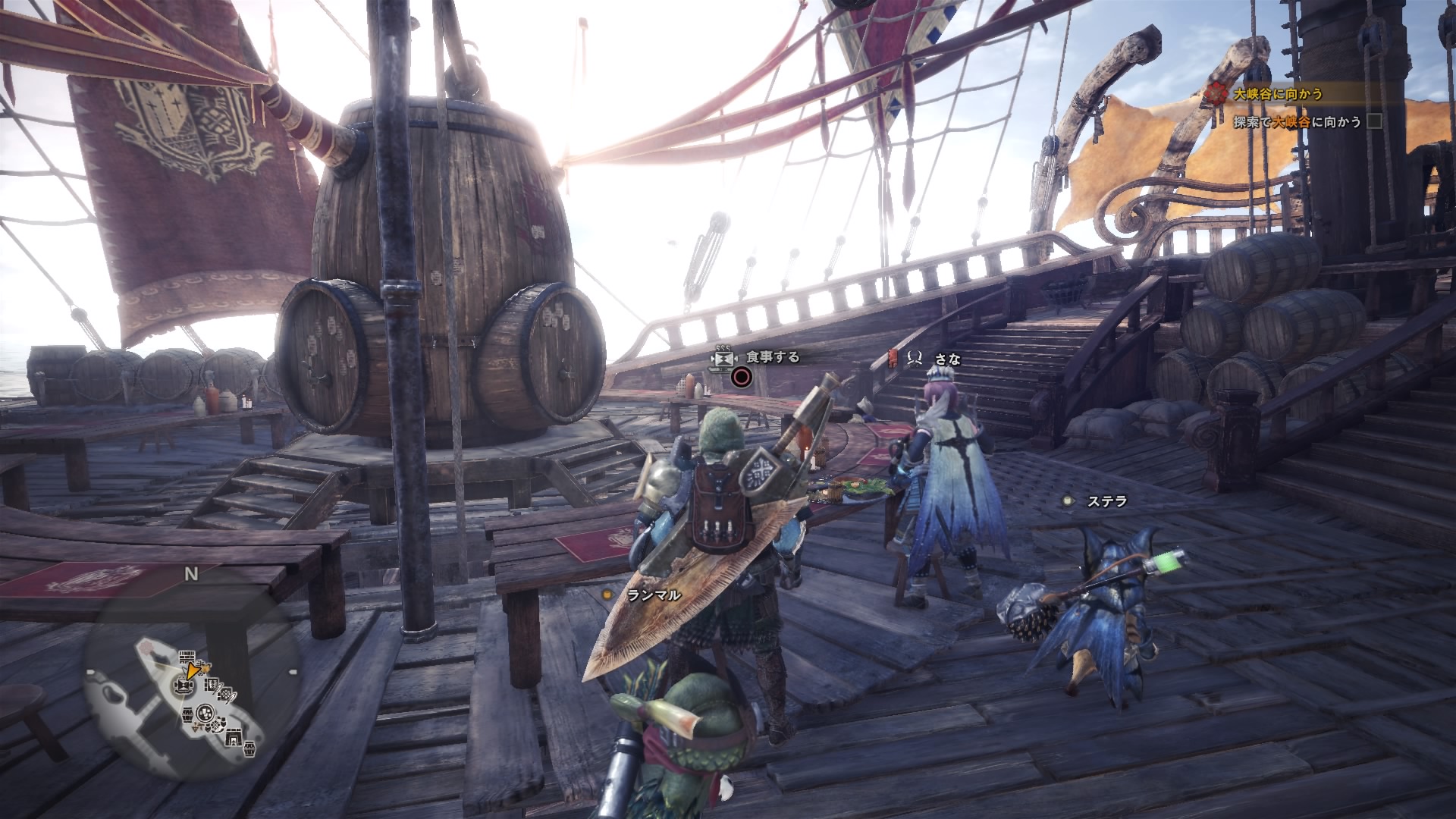This screenshot has height=819, width=1456.
Task: Select the さな player name tag
Action: 948,359
